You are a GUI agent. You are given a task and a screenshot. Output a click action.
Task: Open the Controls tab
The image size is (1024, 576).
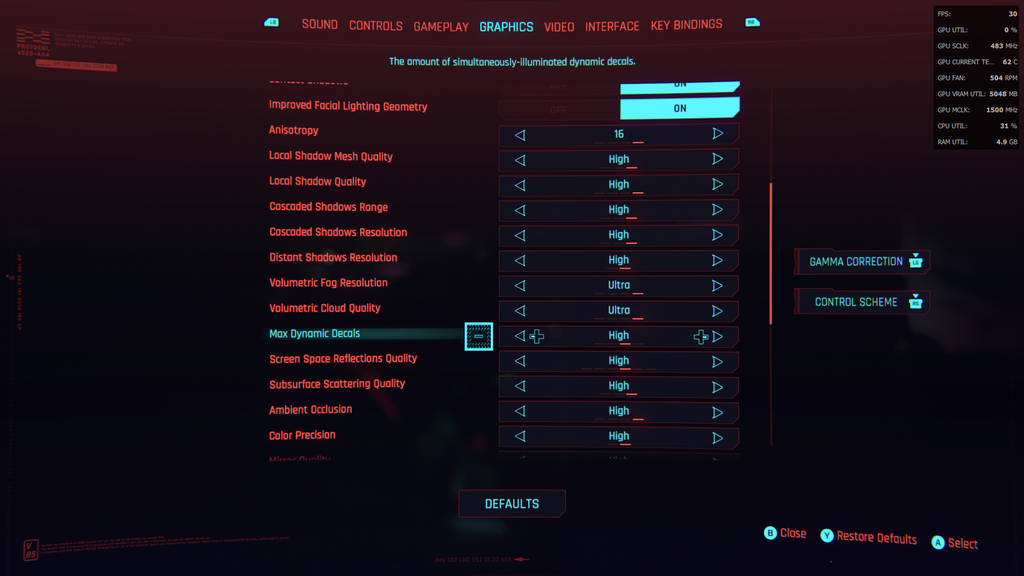[x=375, y=26]
